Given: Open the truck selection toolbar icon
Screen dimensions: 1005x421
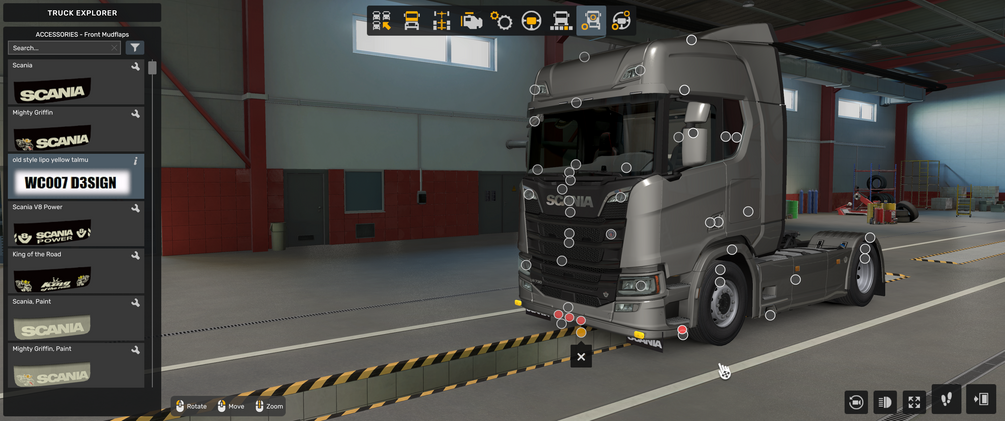Looking at the screenshot, I should point(381,21).
